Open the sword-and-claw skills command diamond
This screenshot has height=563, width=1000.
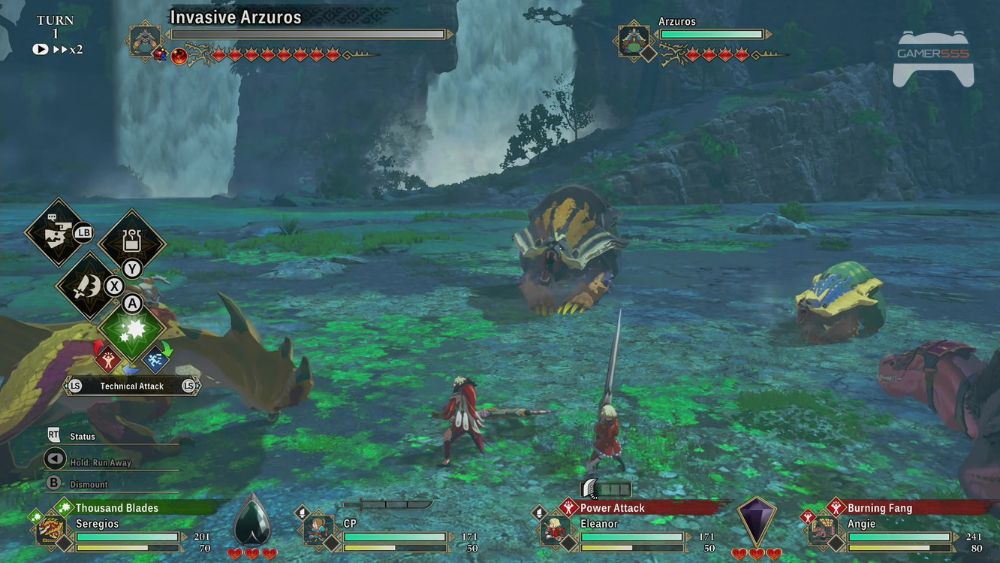(x=88, y=284)
